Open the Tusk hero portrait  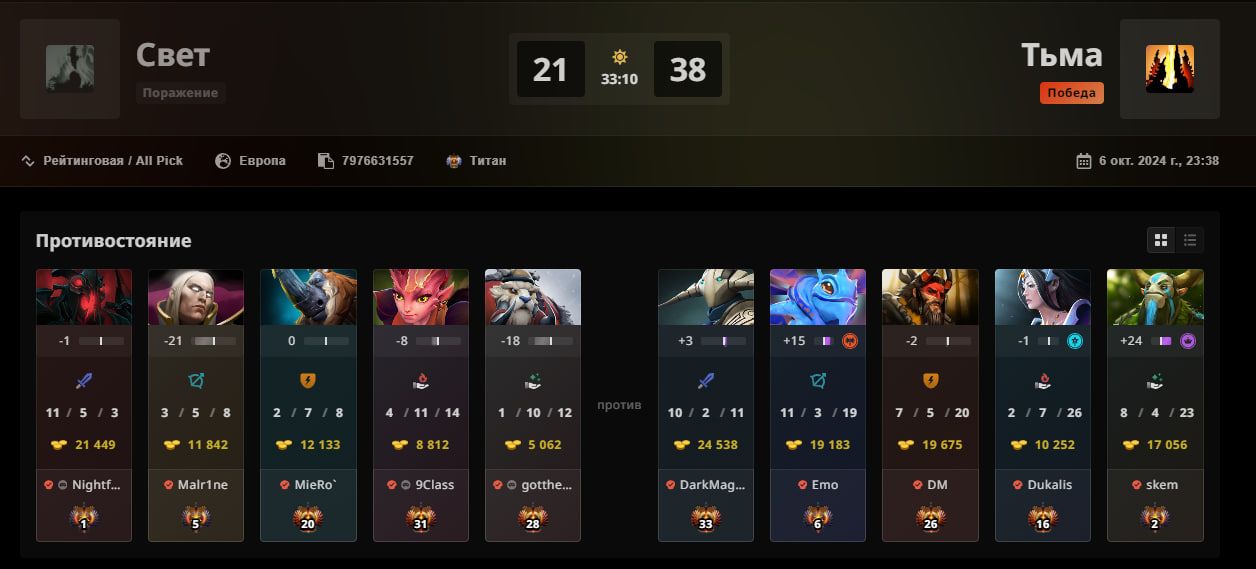(x=533, y=297)
